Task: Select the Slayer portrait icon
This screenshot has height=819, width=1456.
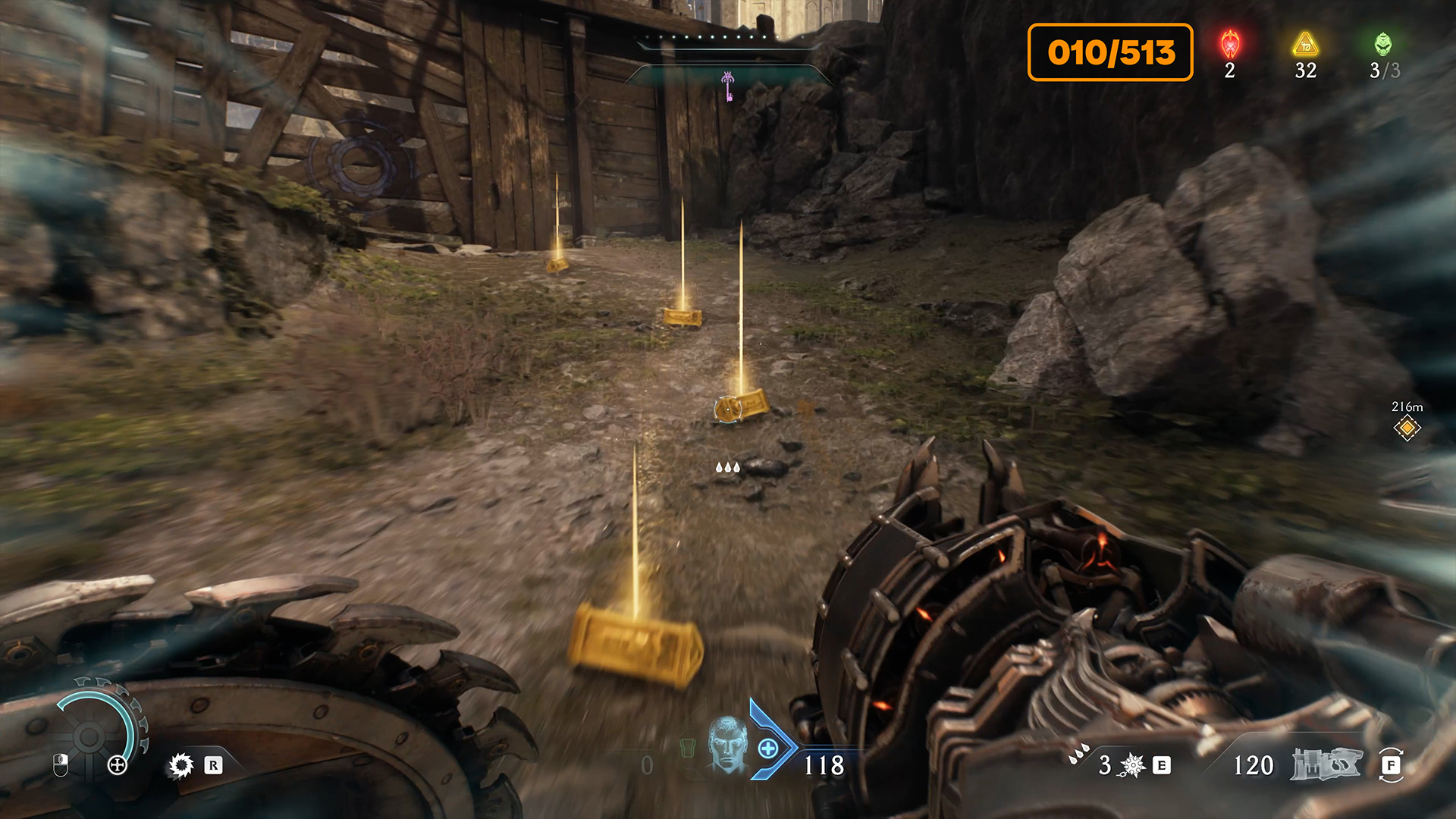Action: click(x=727, y=745)
